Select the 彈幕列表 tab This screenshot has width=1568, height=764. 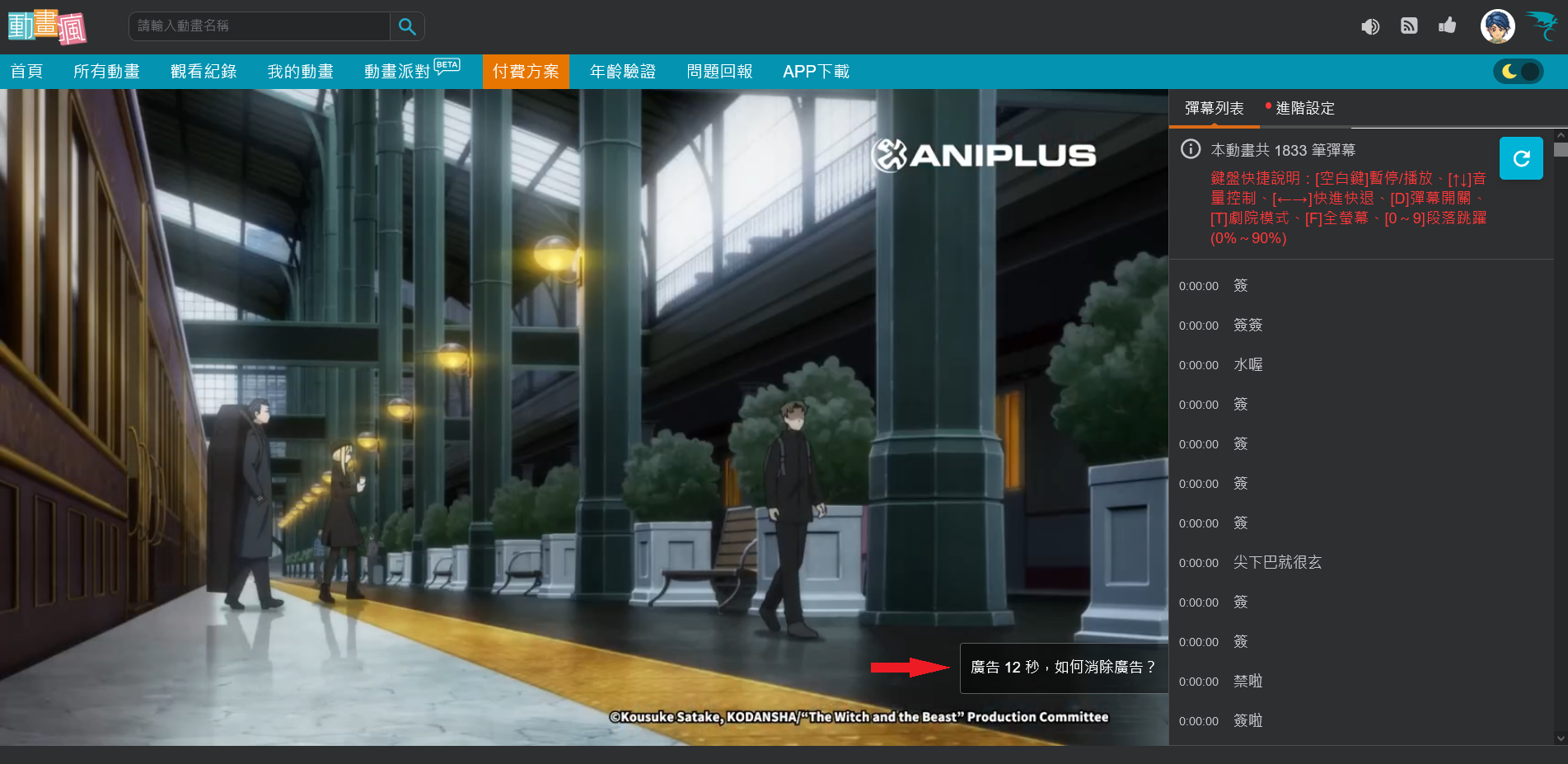(1213, 108)
